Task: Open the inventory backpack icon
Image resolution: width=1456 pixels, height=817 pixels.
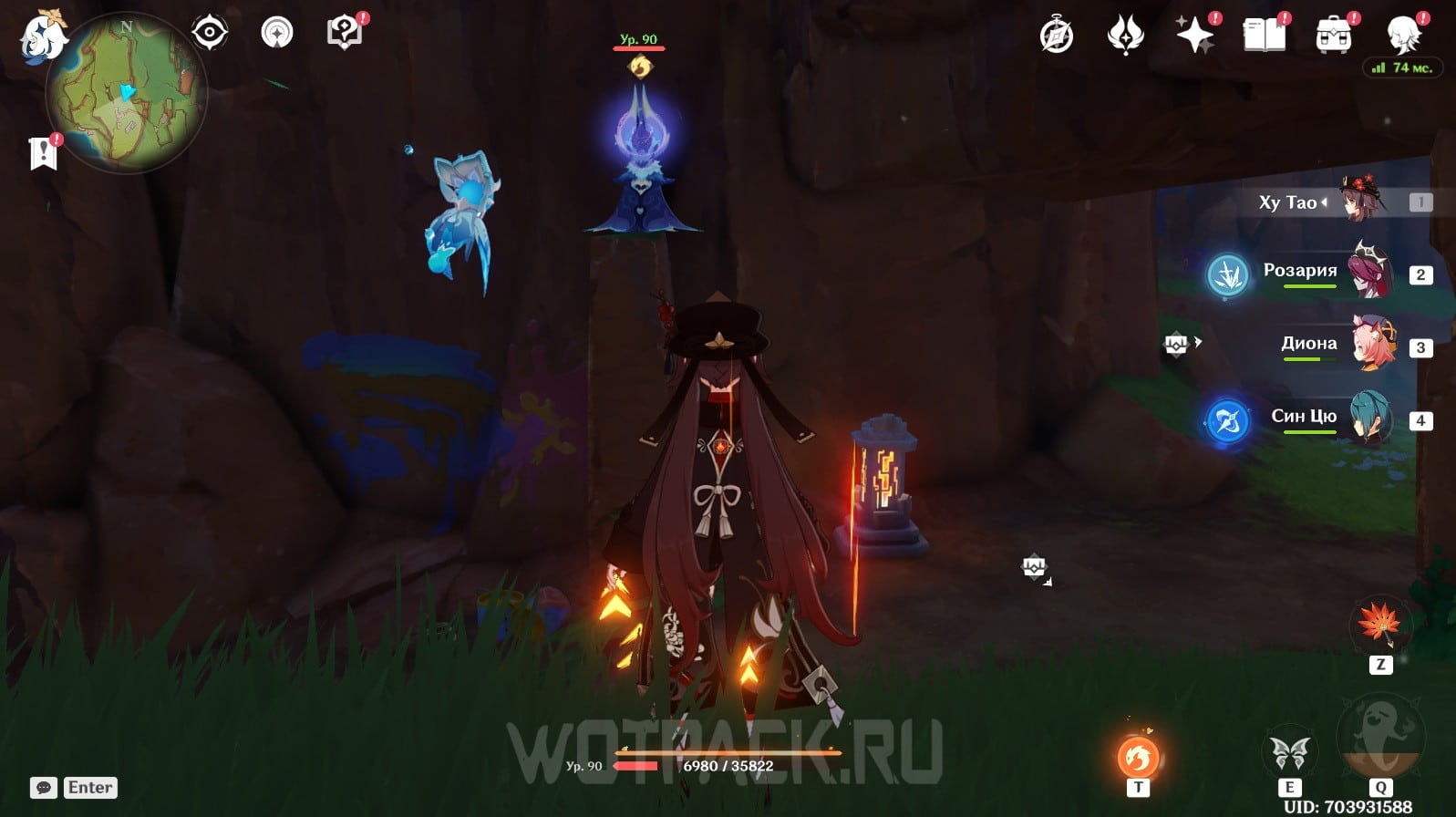Action: (1333, 36)
